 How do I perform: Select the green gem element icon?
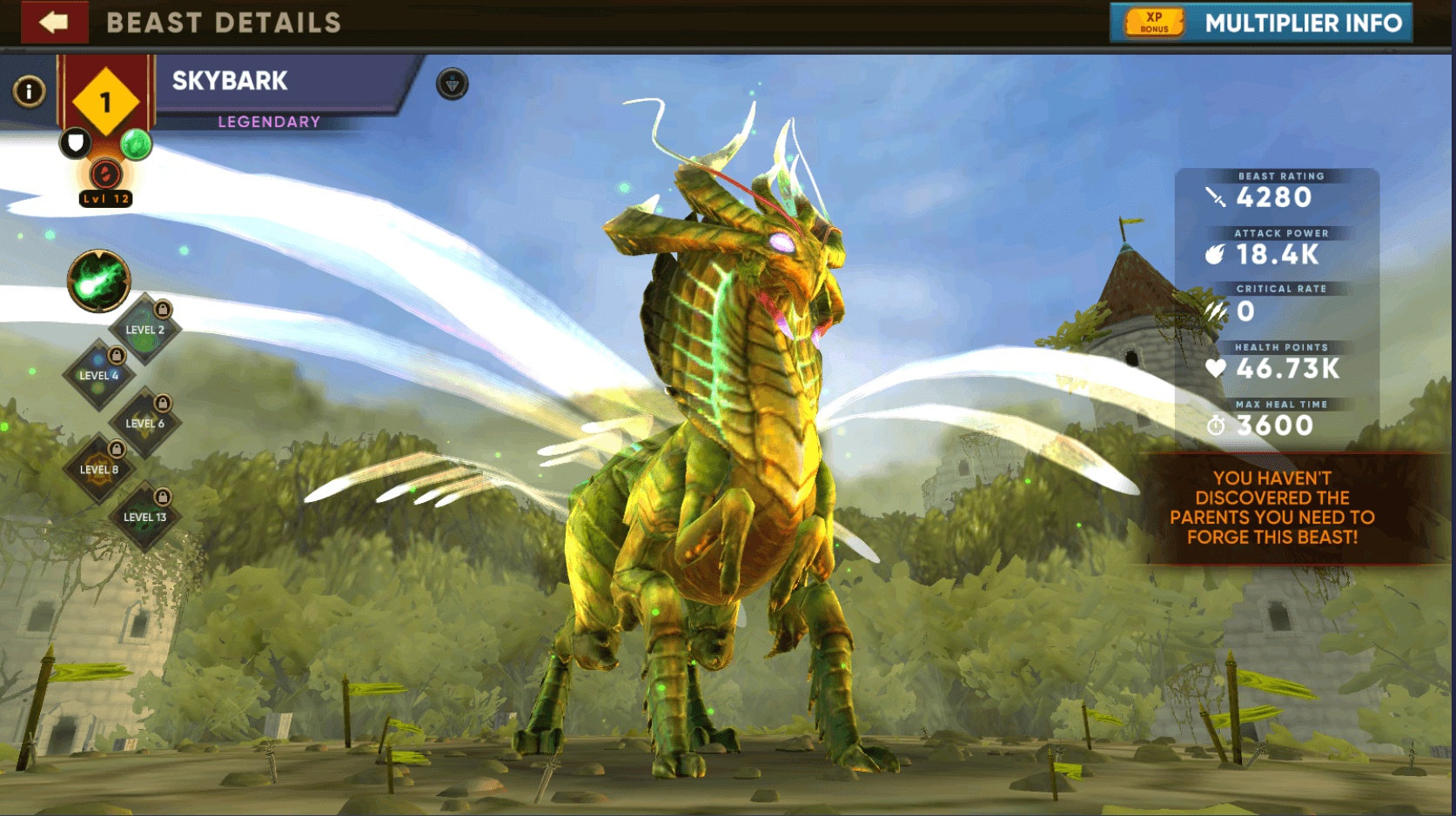click(x=137, y=142)
